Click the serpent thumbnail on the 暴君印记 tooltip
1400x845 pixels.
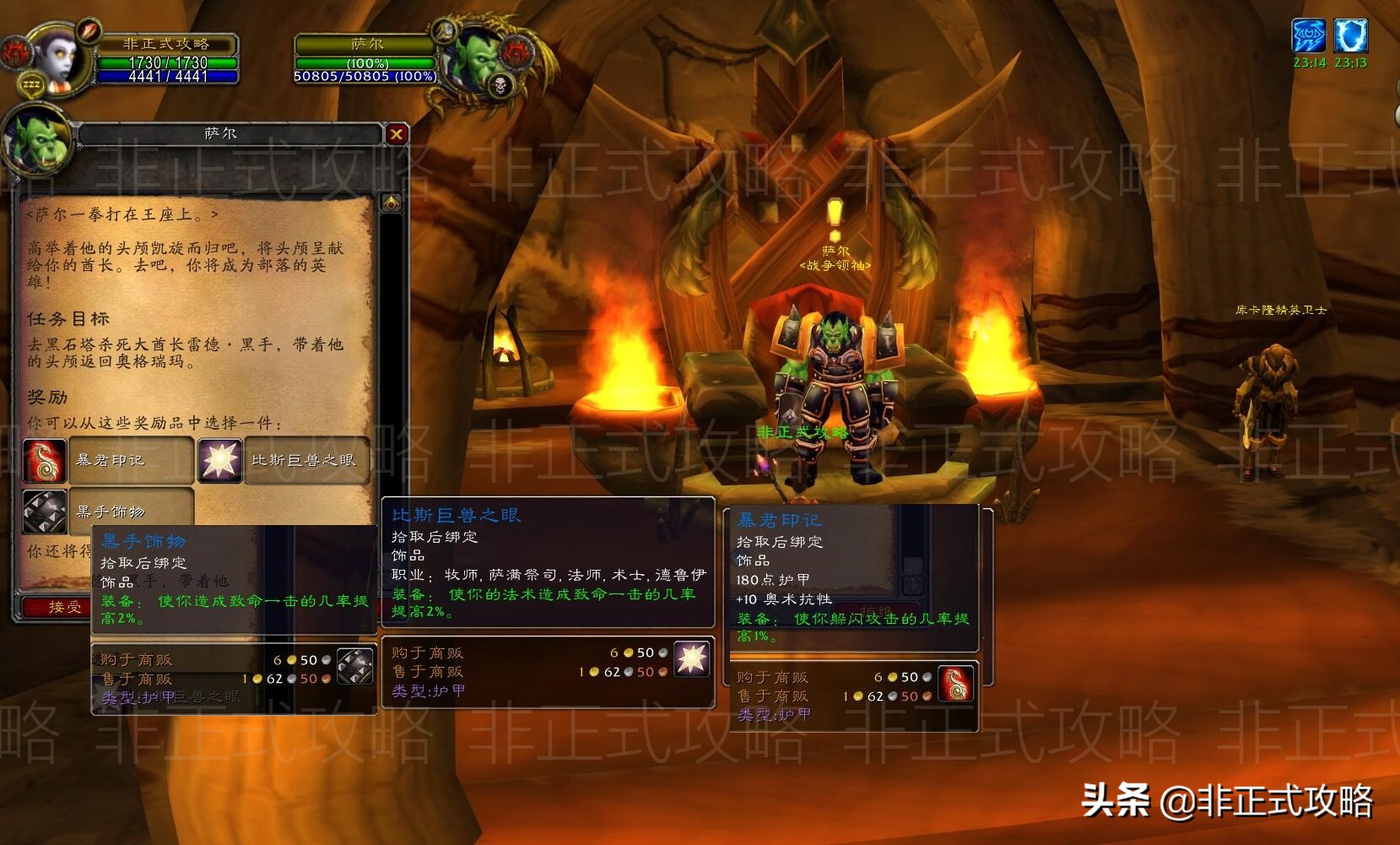pos(956,684)
